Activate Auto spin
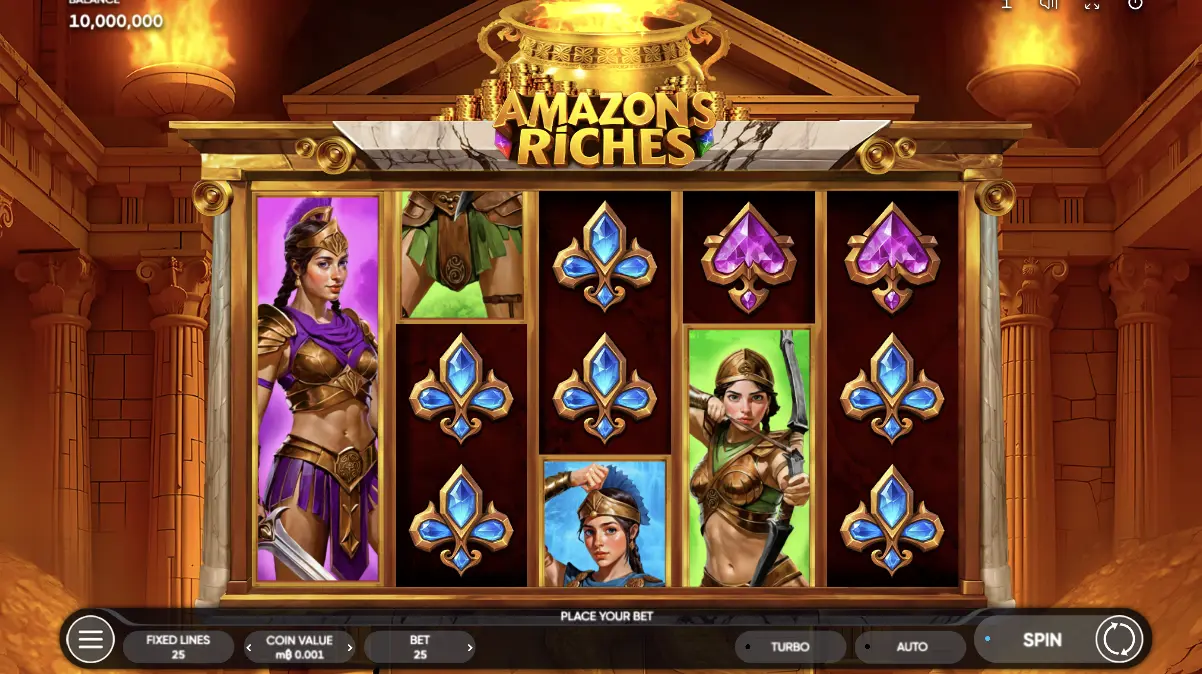1202x674 pixels. click(x=911, y=647)
